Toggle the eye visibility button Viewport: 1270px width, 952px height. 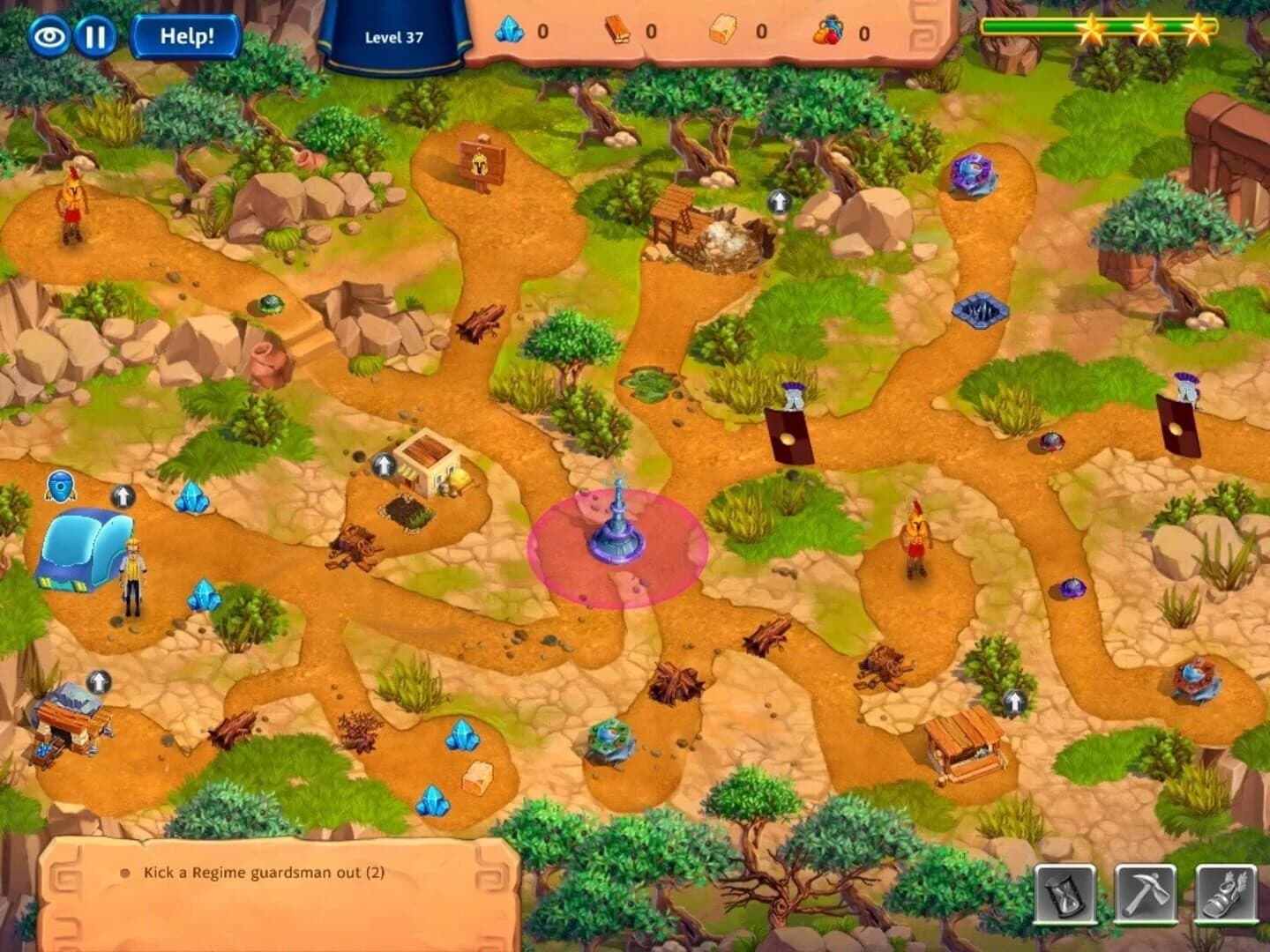[52, 35]
